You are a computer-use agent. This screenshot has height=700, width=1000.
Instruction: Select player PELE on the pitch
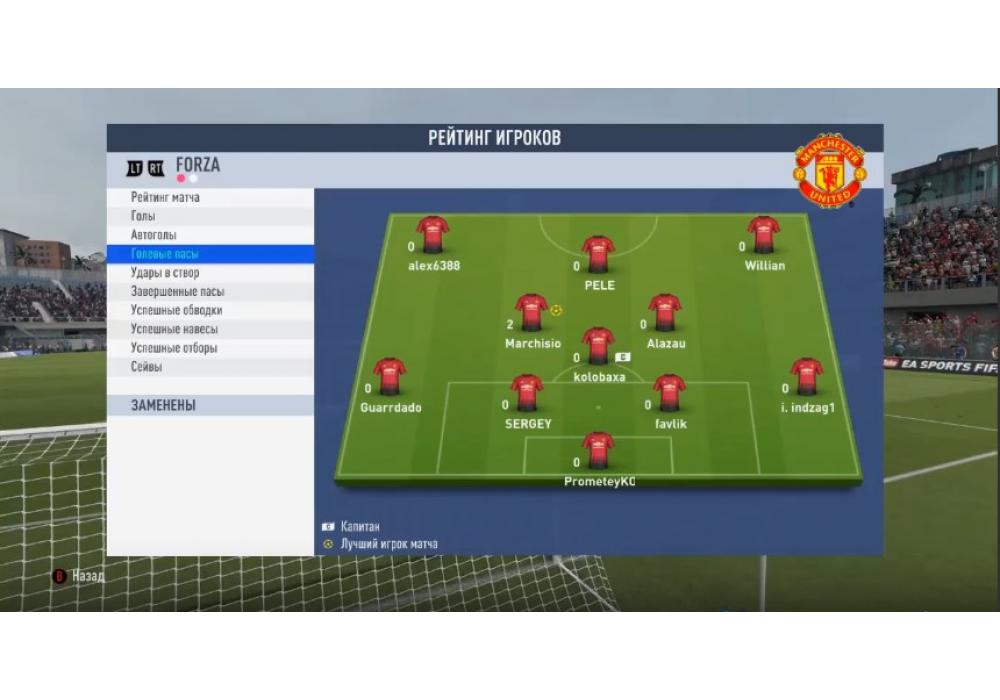(598, 254)
